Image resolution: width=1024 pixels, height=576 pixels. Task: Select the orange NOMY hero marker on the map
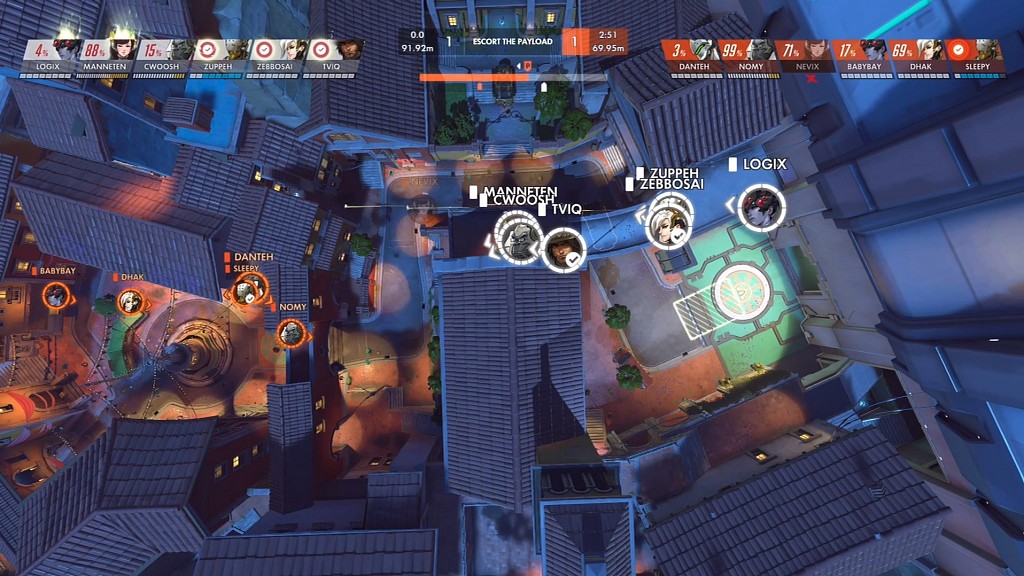(291, 333)
